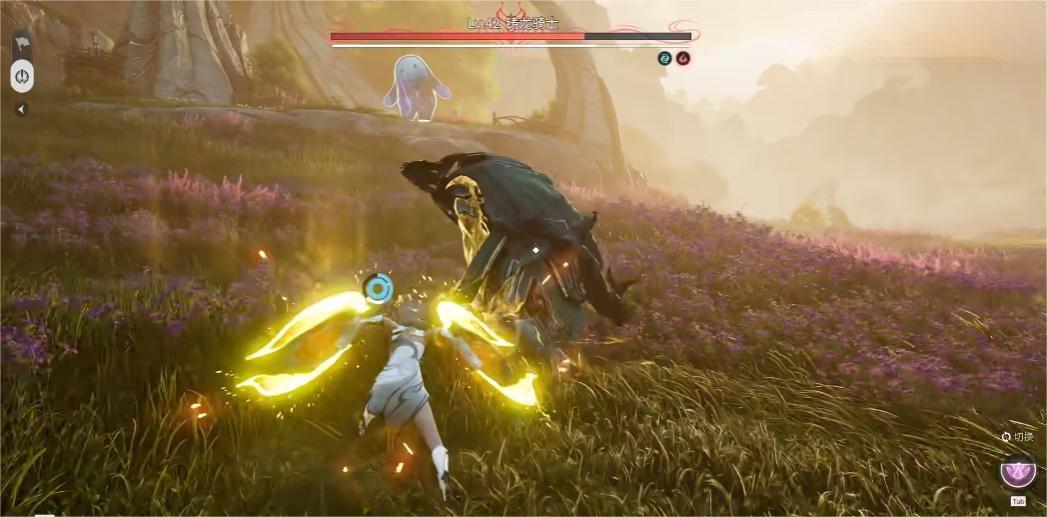This screenshot has height=517, width=1047.
Task: Click the red flame element icon
Action: point(683,59)
